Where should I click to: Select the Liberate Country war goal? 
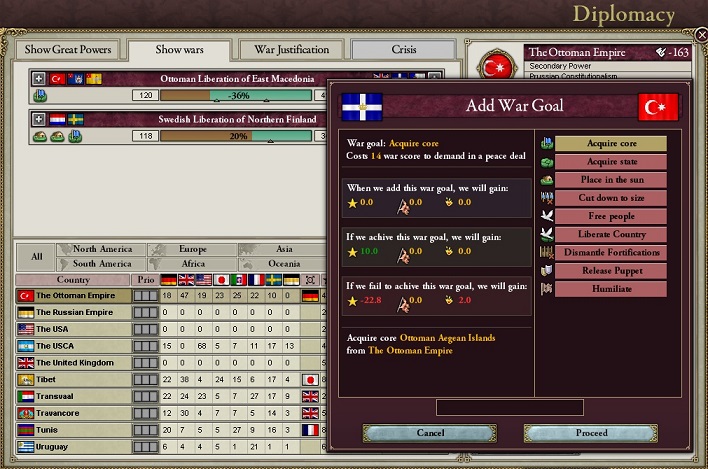tap(610, 234)
